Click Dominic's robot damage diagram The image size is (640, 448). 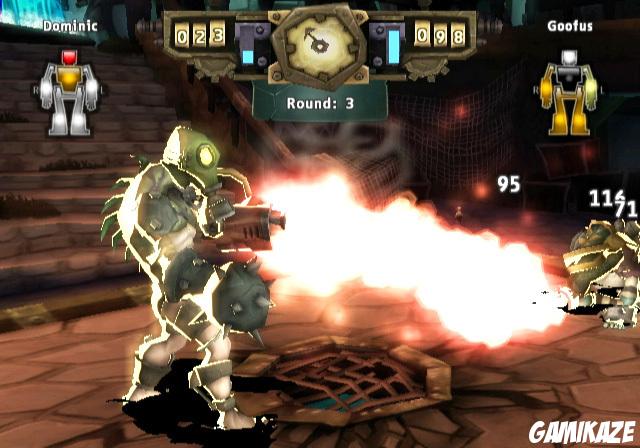pos(69,92)
